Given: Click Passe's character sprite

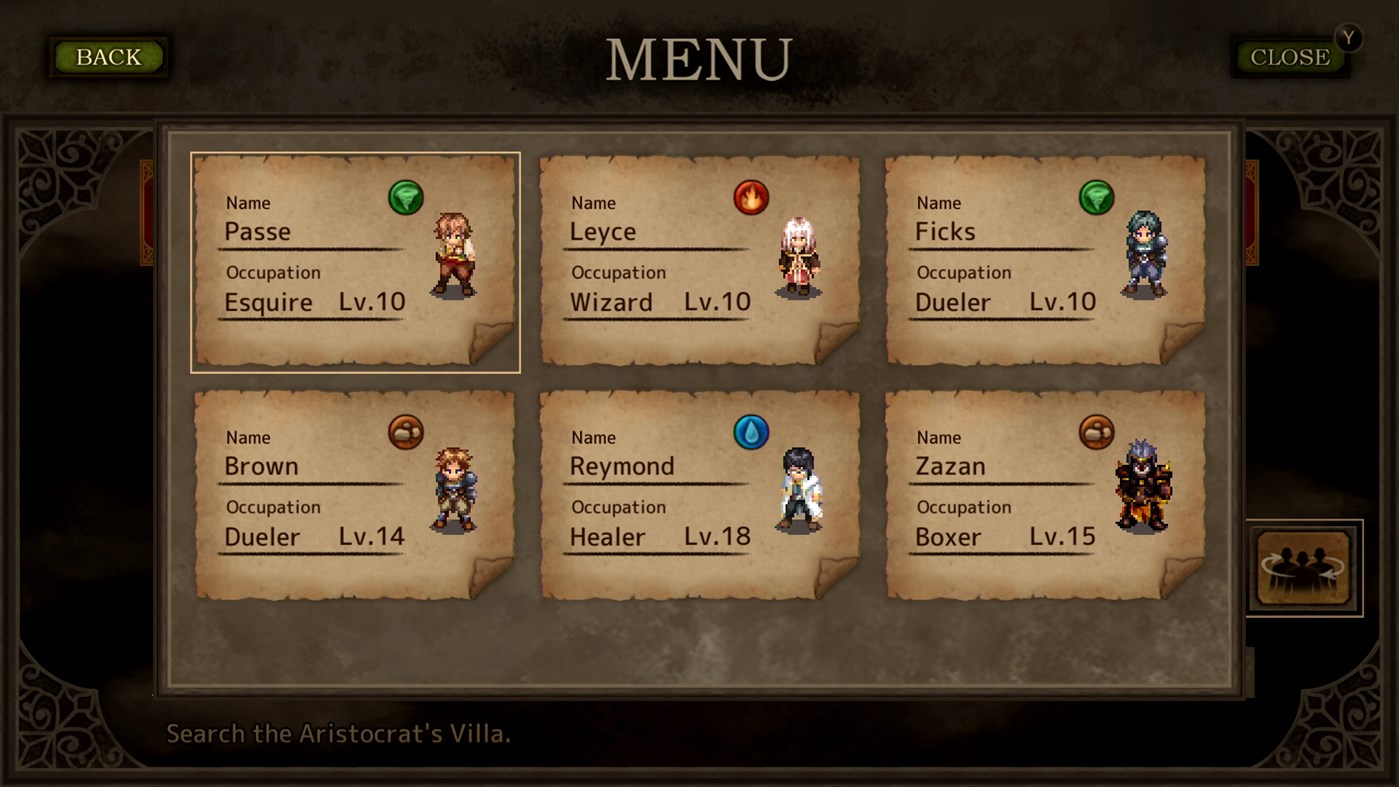Looking at the screenshot, I should 455,255.
